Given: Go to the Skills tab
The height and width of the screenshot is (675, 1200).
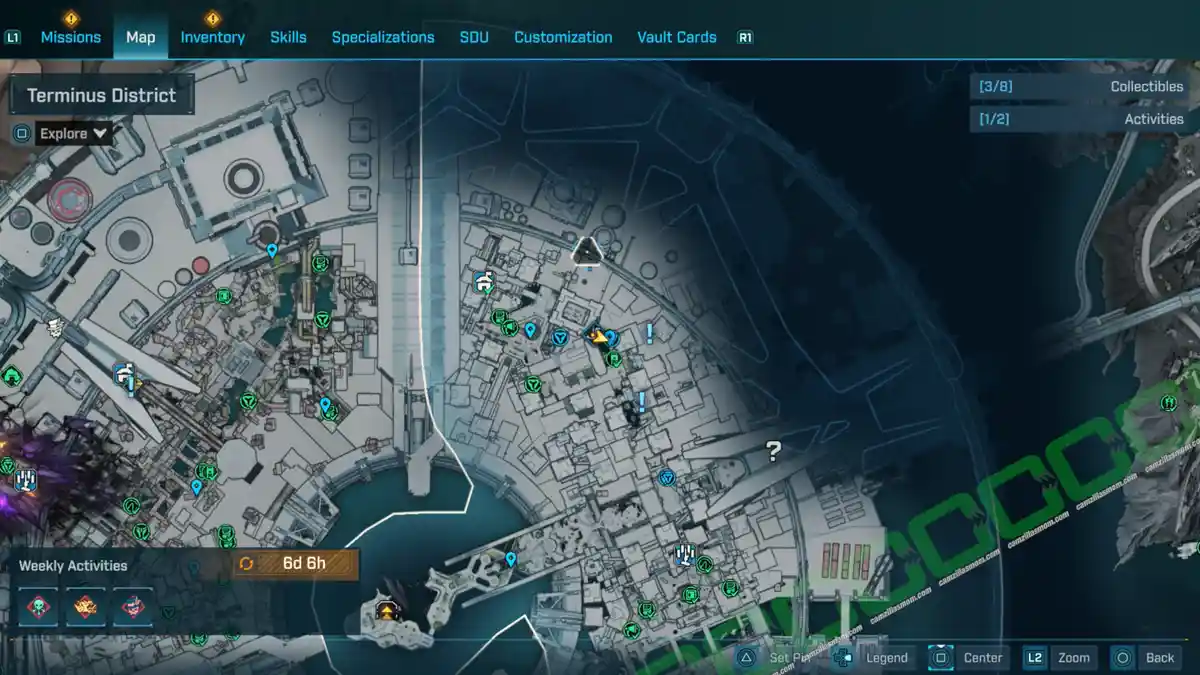Looking at the screenshot, I should [x=288, y=37].
